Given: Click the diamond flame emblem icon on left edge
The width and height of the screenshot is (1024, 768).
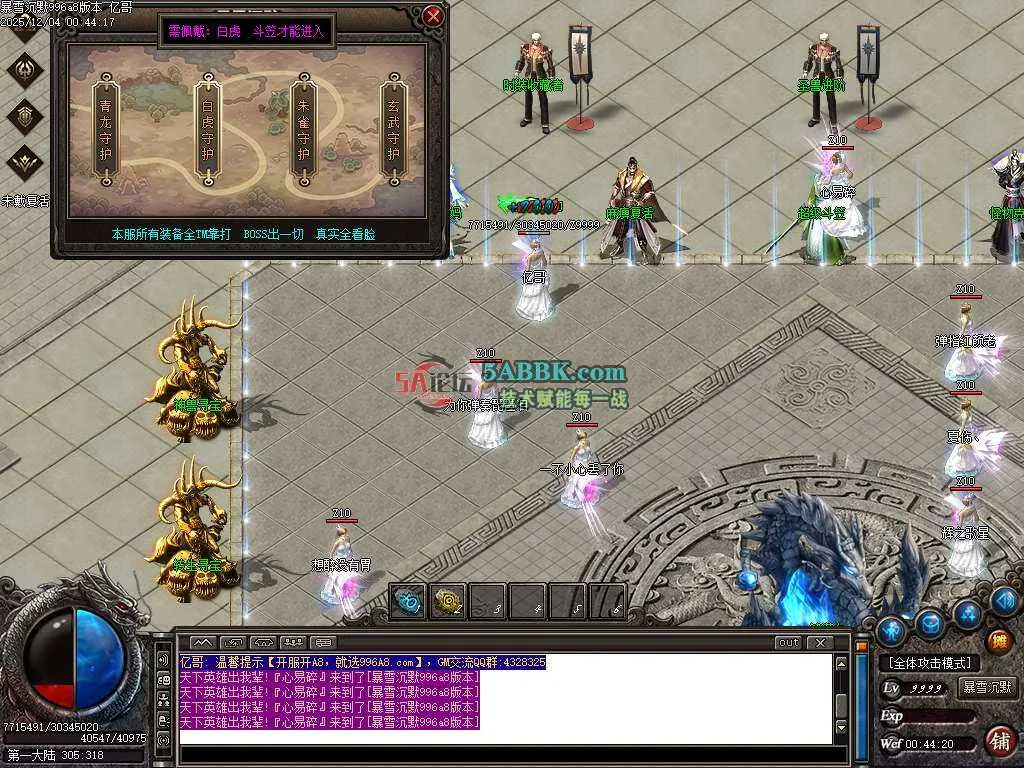Looking at the screenshot, I should pyautogui.click(x=25, y=69).
